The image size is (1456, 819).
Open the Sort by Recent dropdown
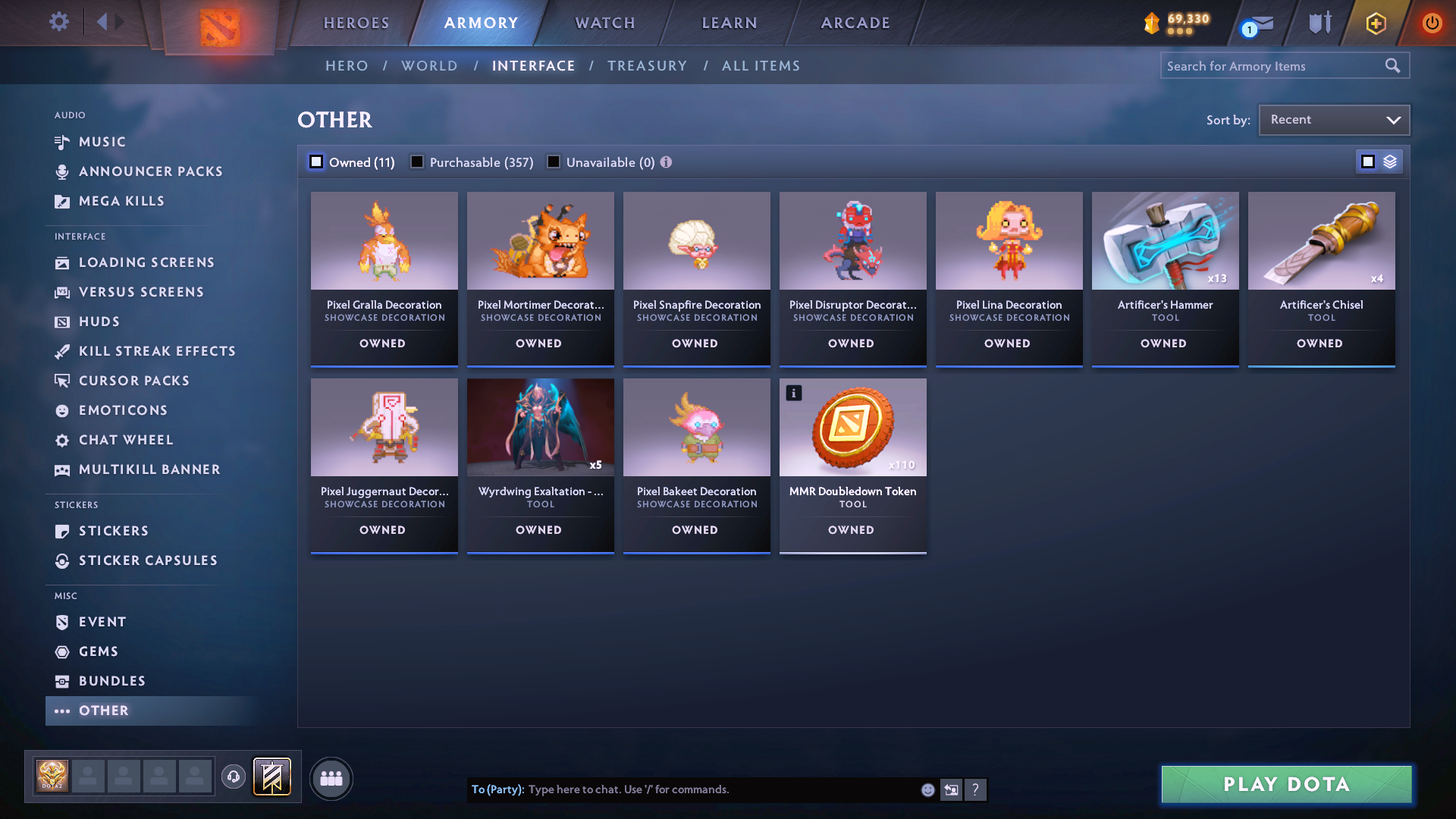point(1333,119)
